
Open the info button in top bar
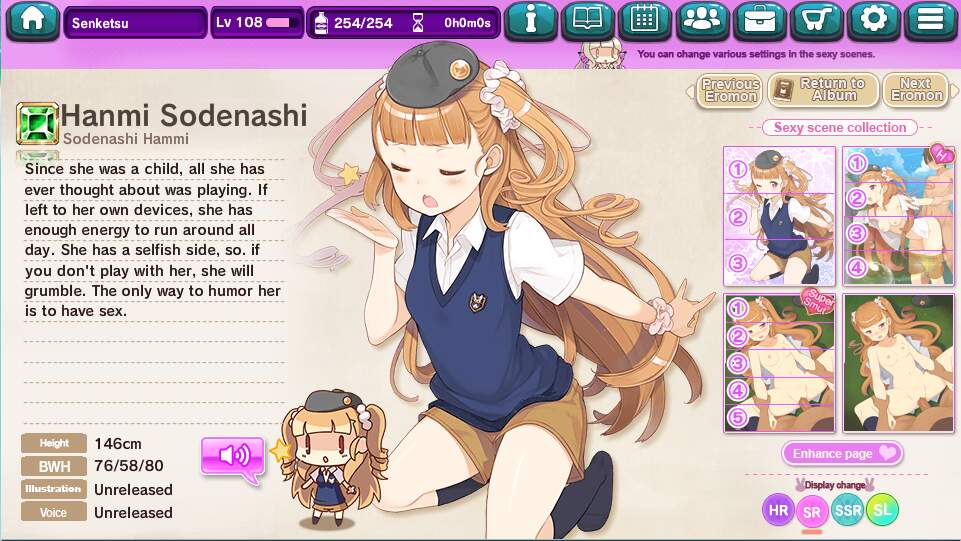point(530,20)
